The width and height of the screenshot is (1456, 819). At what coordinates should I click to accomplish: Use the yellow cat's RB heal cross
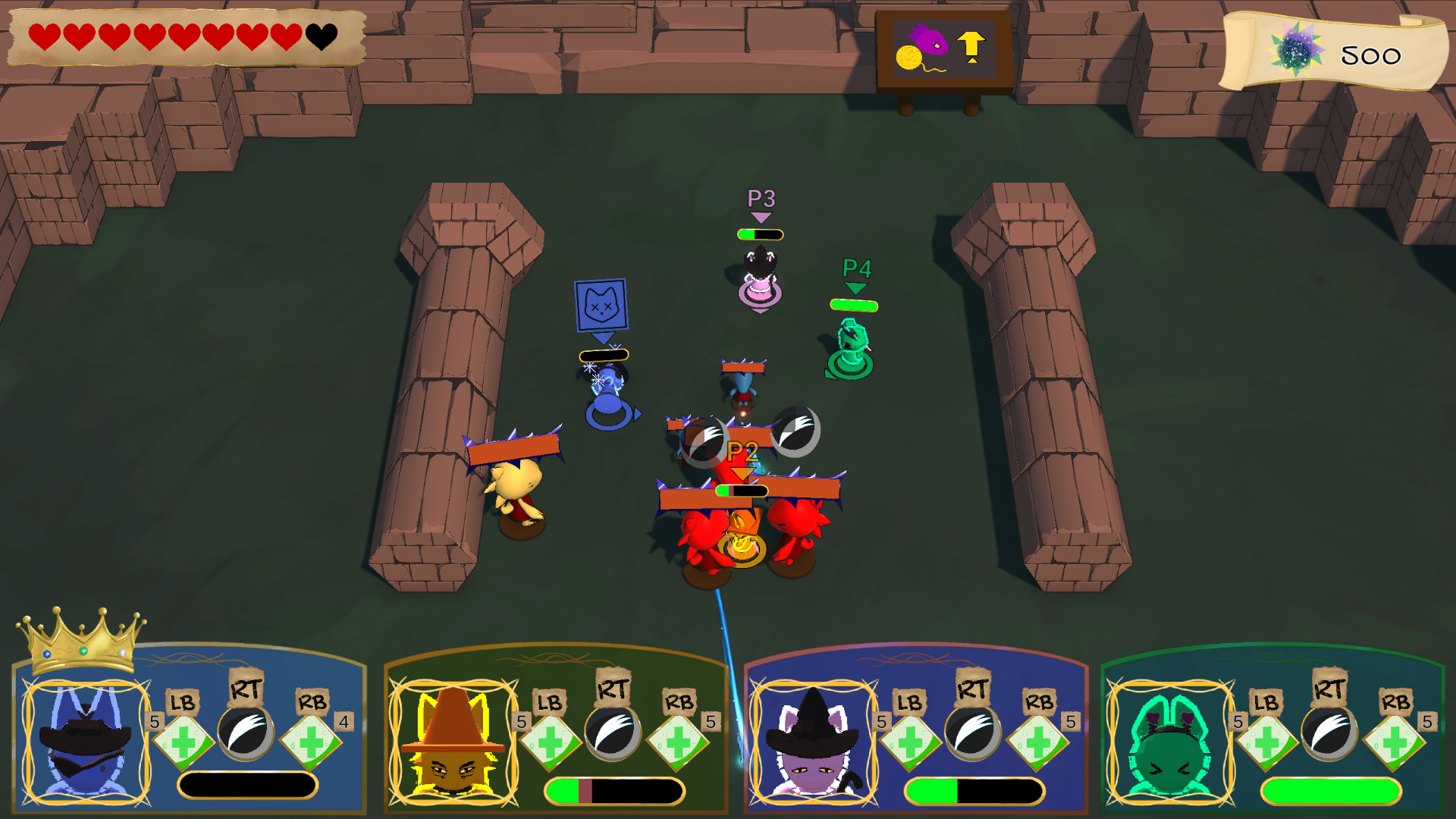(x=678, y=741)
